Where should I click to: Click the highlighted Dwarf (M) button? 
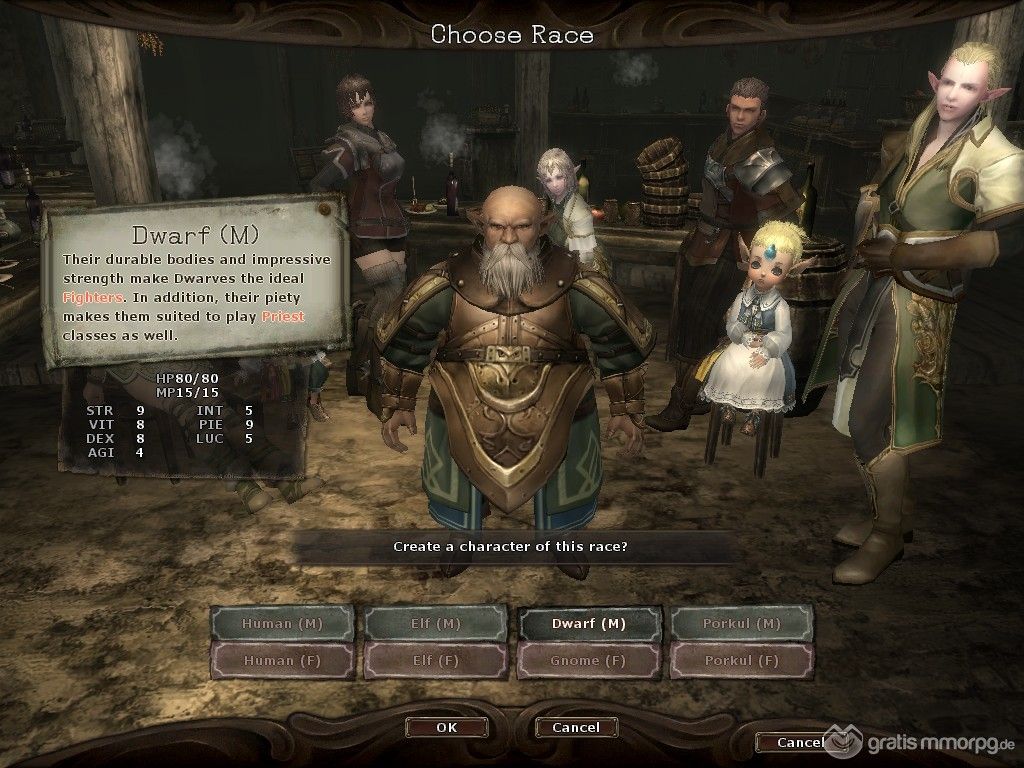coord(589,624)
